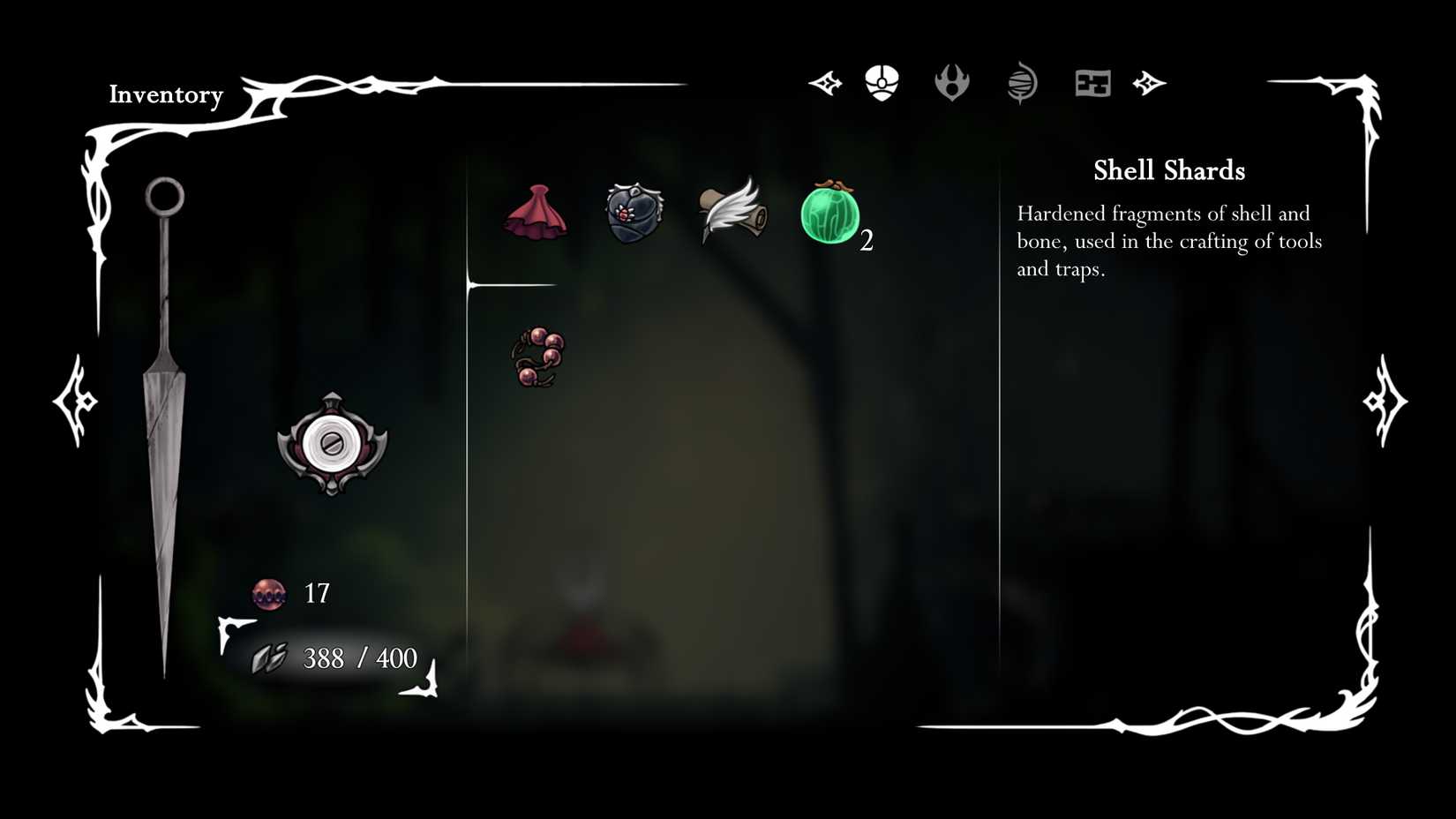Click the rosary currency bead icon
This screenshot has width=1456, height=819.
point(268,594)
